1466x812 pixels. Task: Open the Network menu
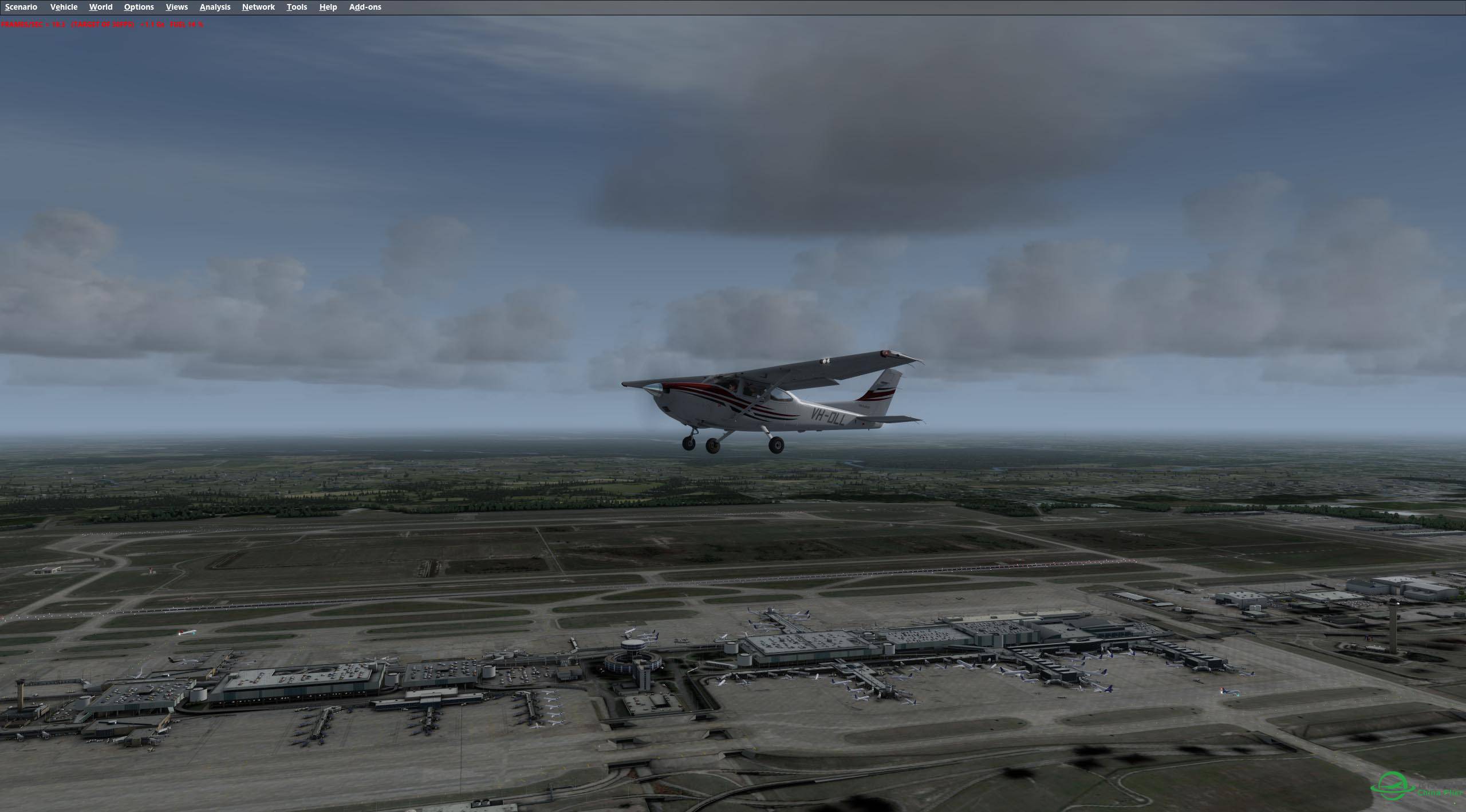pyautogui.click(x=258, y=7)
